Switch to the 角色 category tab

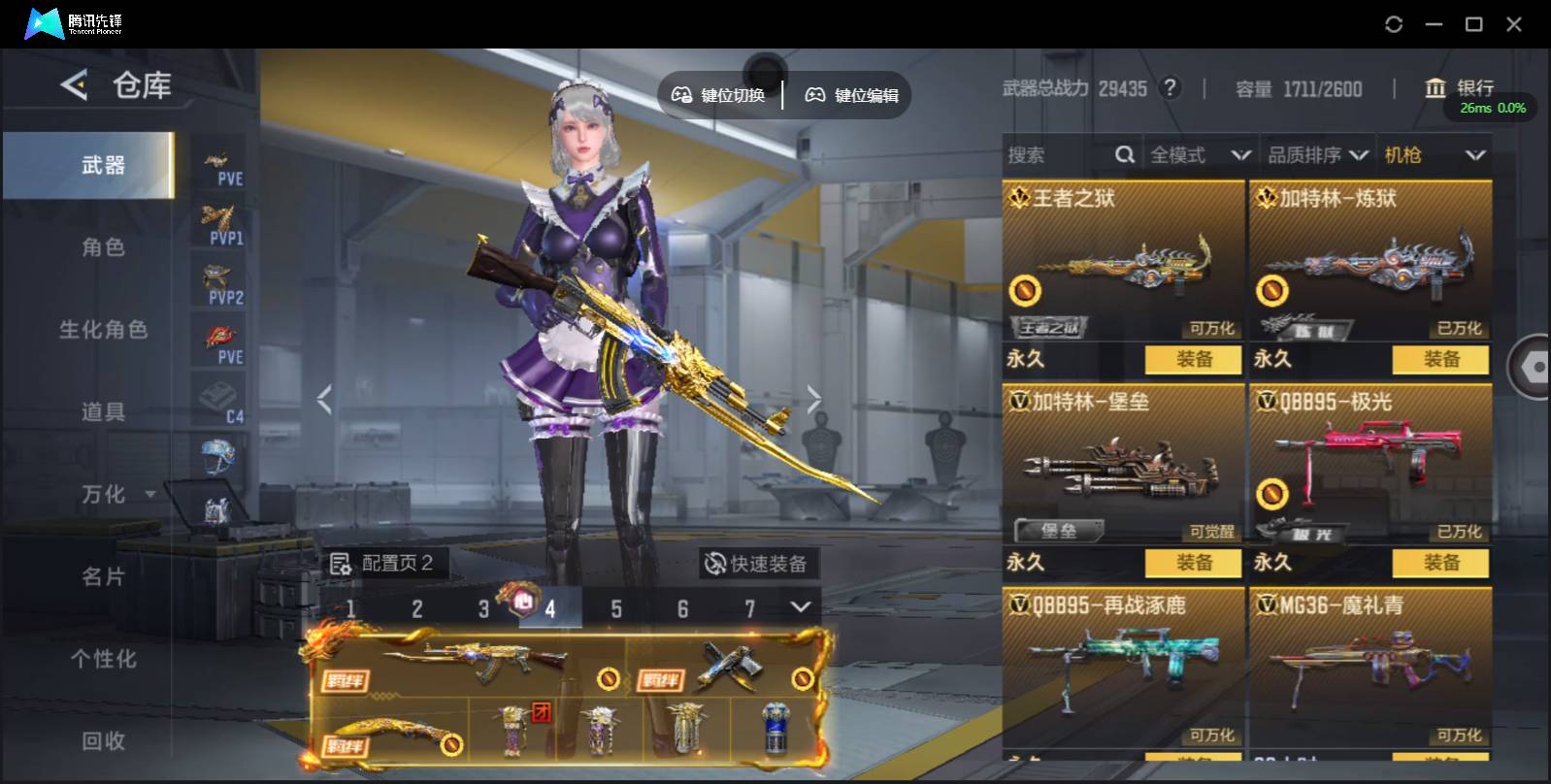[103, 247]
